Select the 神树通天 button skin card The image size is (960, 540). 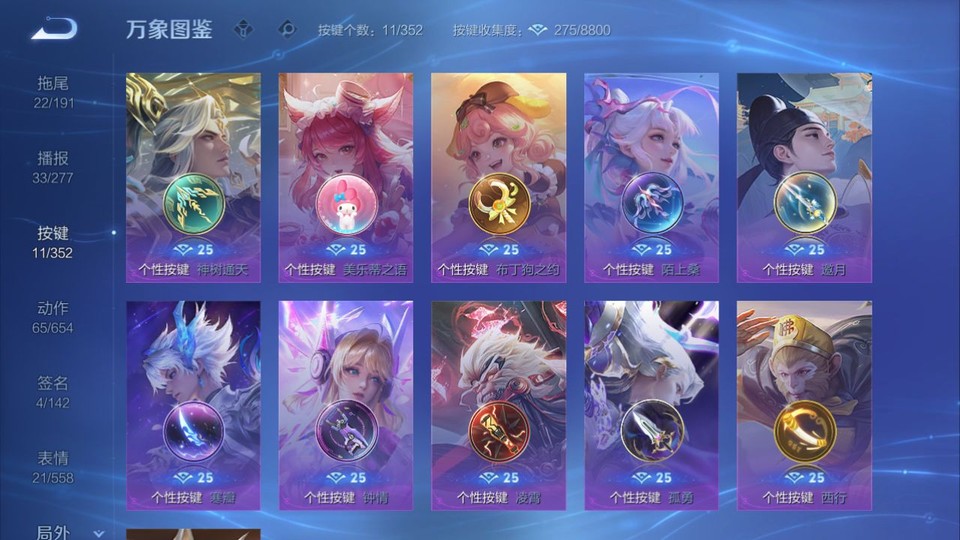[x=193, y=177]
